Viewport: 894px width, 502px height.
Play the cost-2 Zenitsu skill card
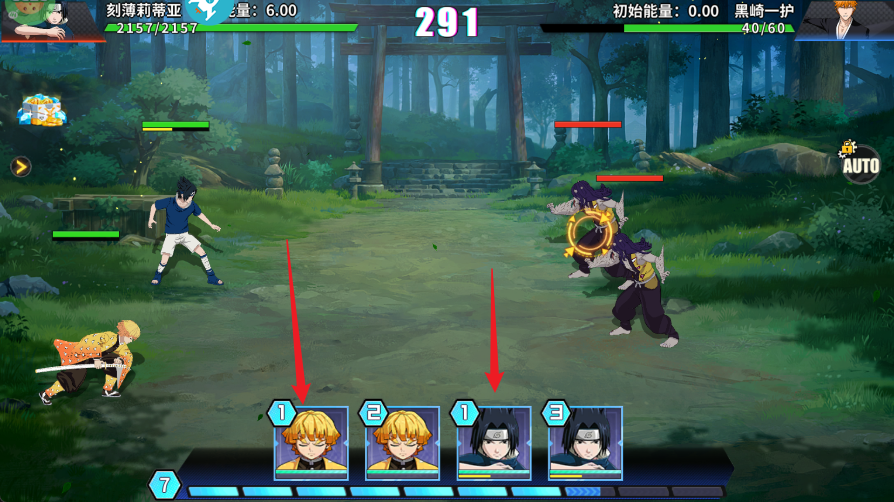tap(402, 443)
